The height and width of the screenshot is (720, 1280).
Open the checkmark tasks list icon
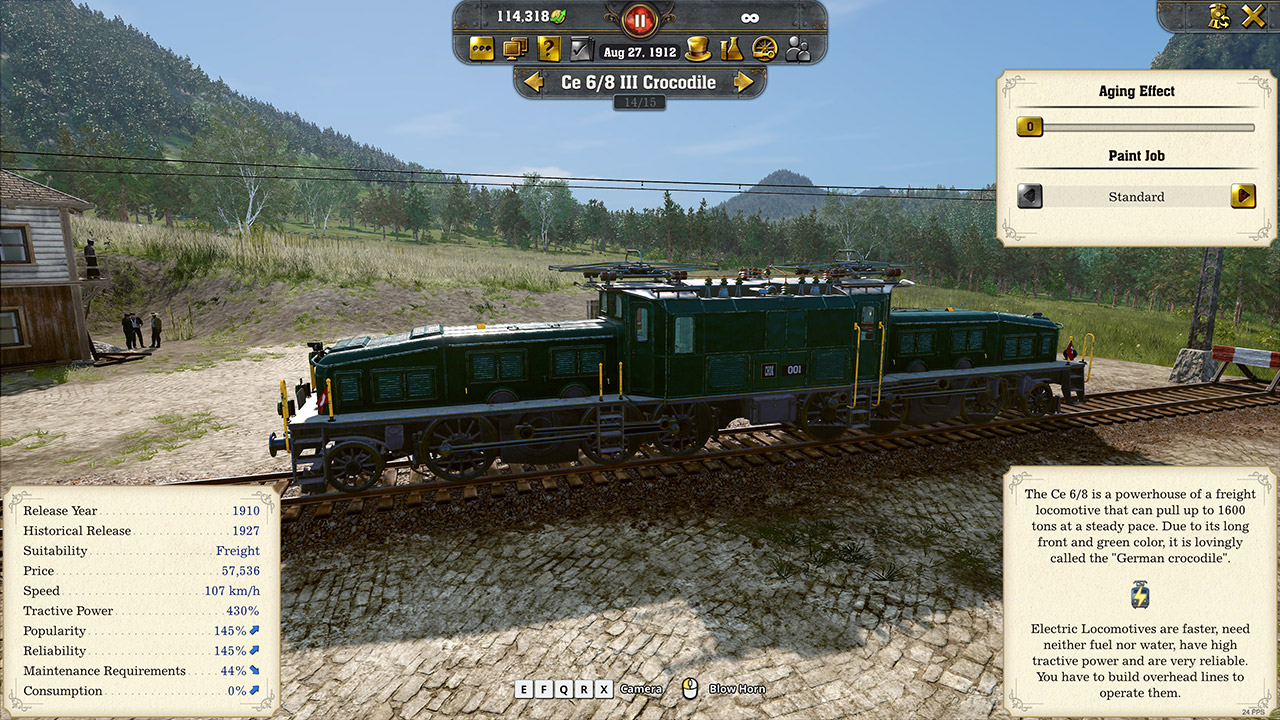pos(581,48)
